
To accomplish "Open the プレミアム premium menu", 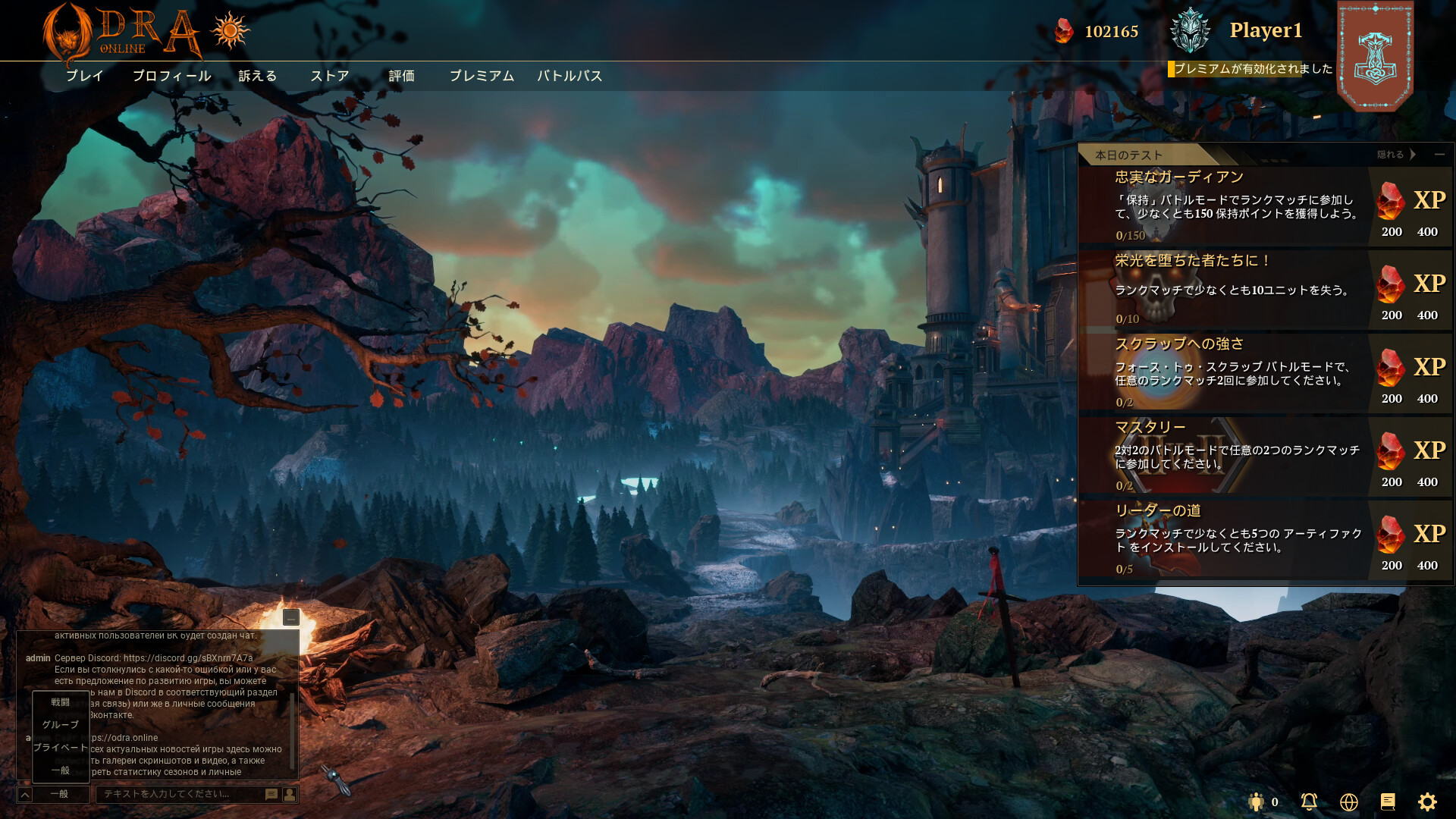I will pyautogui.click(x=482, y=76).
